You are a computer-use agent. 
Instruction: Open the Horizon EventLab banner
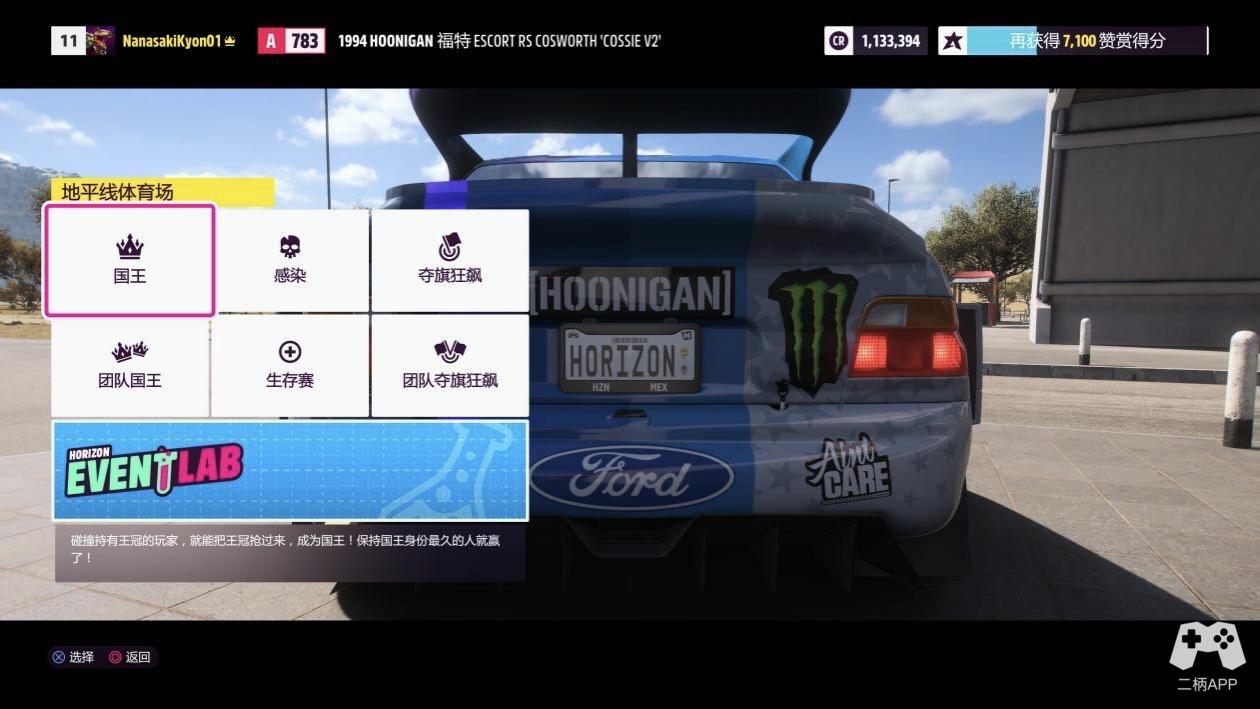coord(290,470)
